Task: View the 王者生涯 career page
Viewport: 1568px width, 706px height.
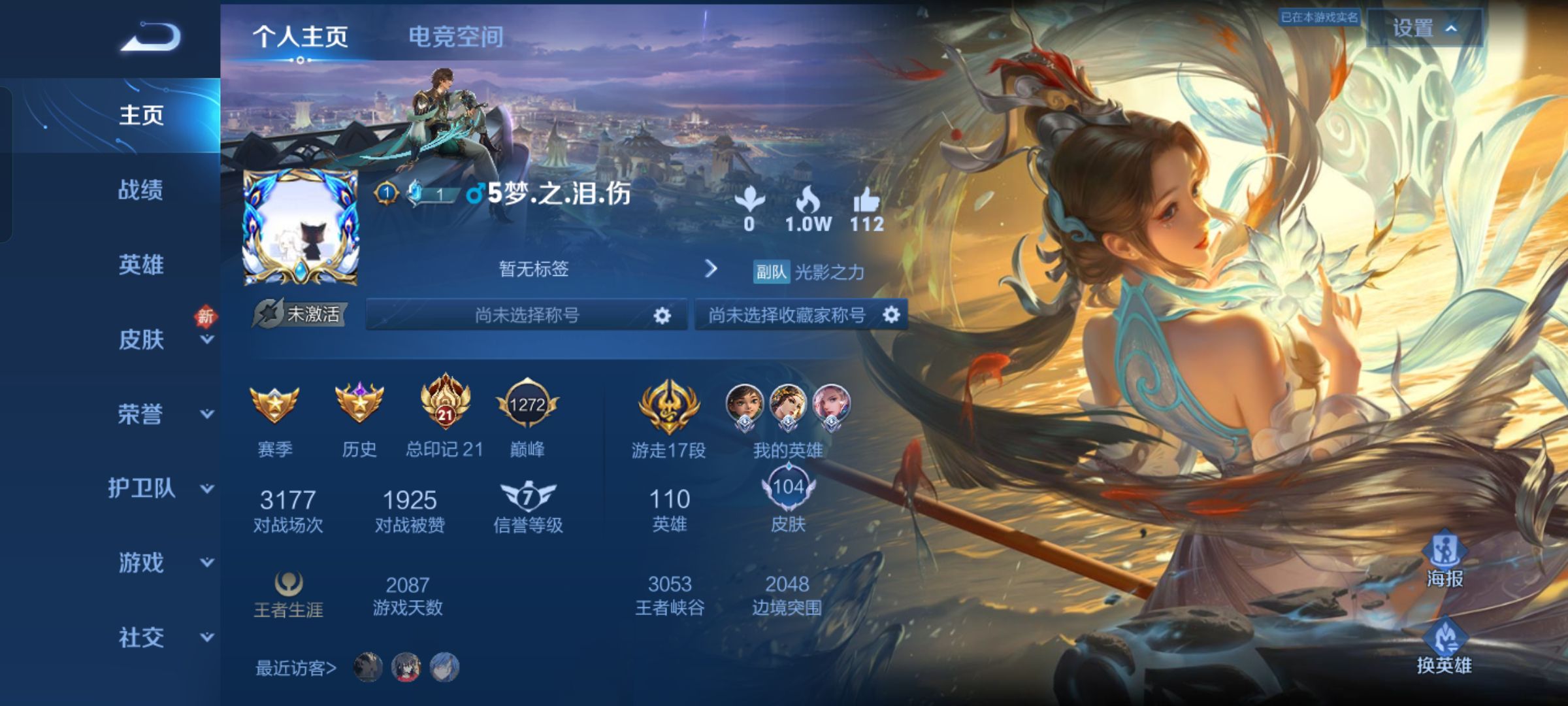Action: [x=288, y=594]
